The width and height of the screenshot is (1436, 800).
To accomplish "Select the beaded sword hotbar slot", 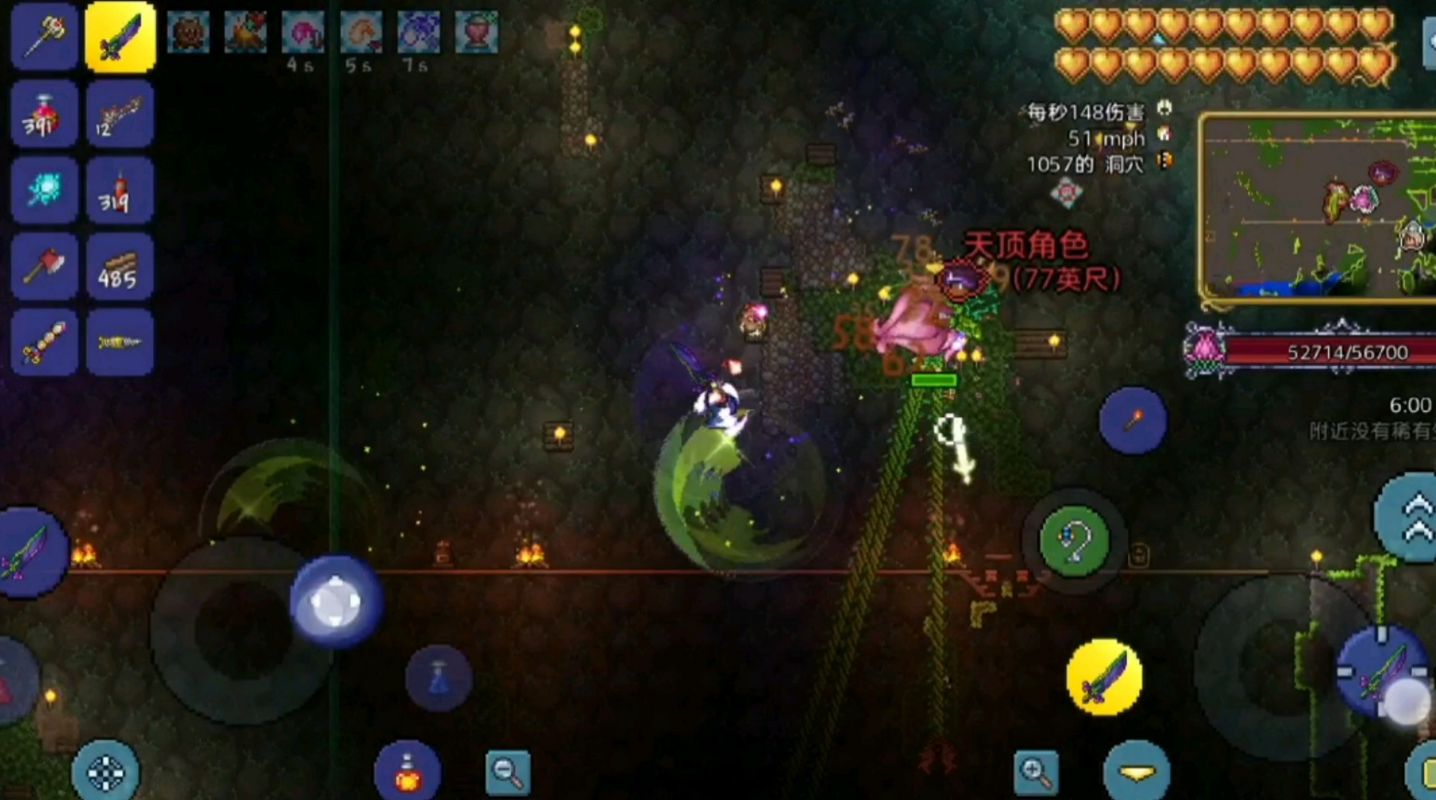I will (x=45, y=342).
